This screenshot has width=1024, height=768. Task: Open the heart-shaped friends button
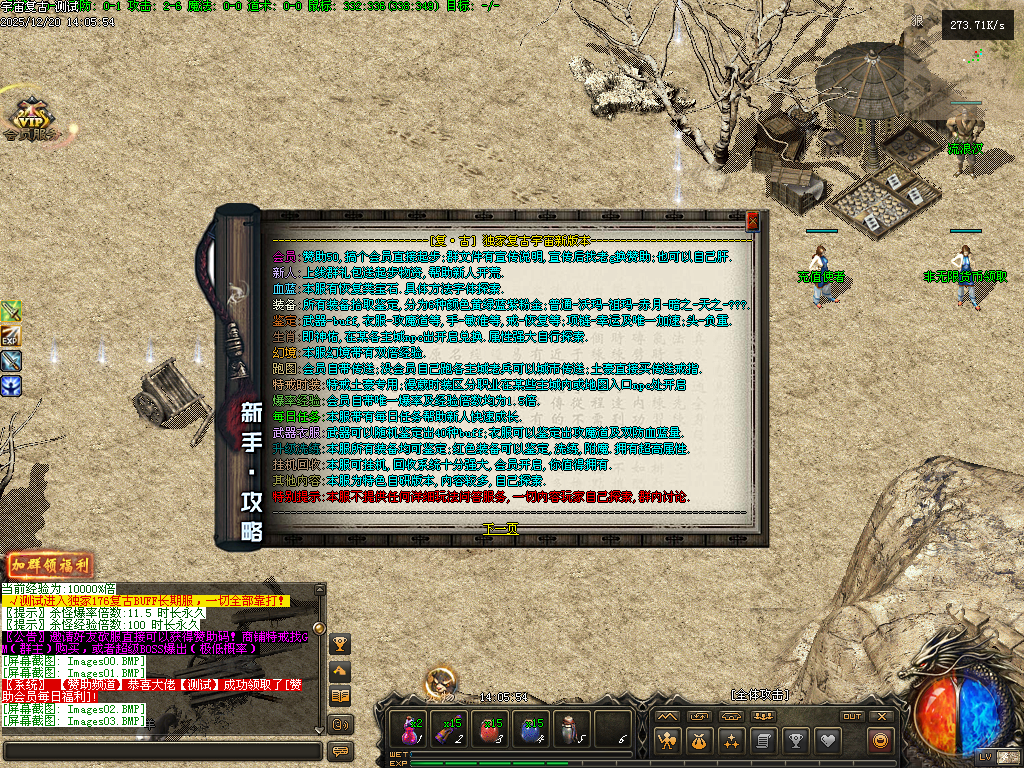point(826,741)
